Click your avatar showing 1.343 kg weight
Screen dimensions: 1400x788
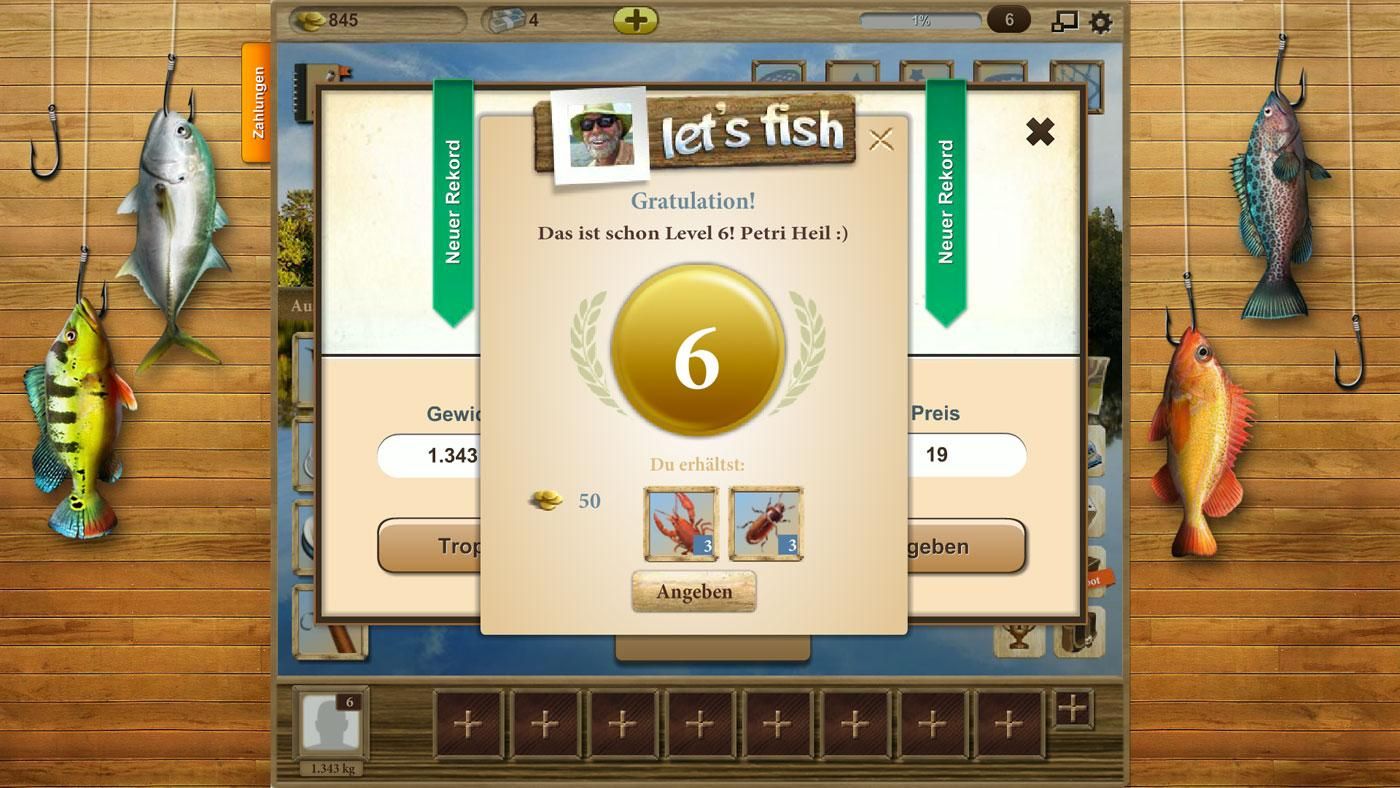330,722
